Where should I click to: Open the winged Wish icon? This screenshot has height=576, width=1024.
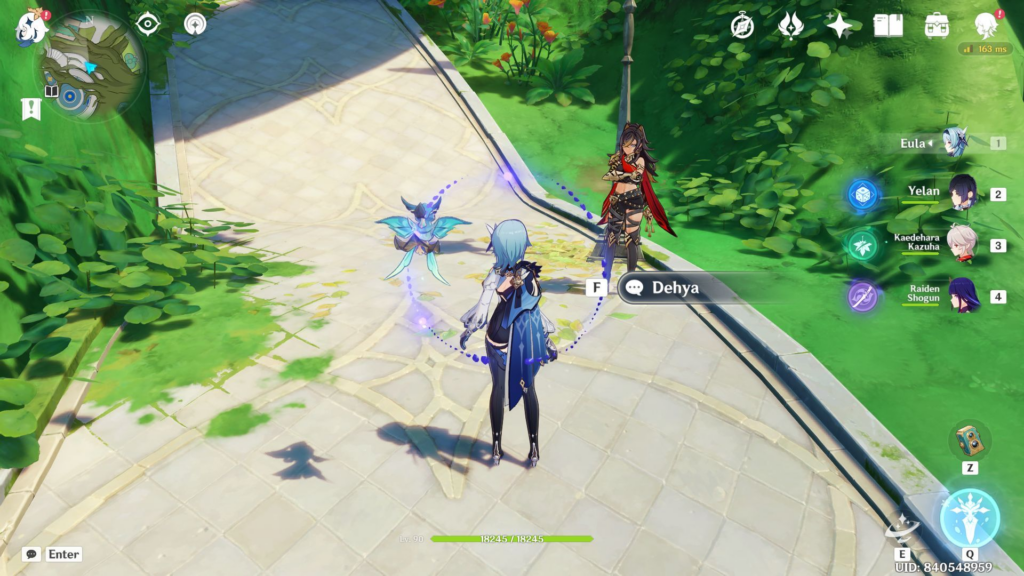[x=790, y=26]
